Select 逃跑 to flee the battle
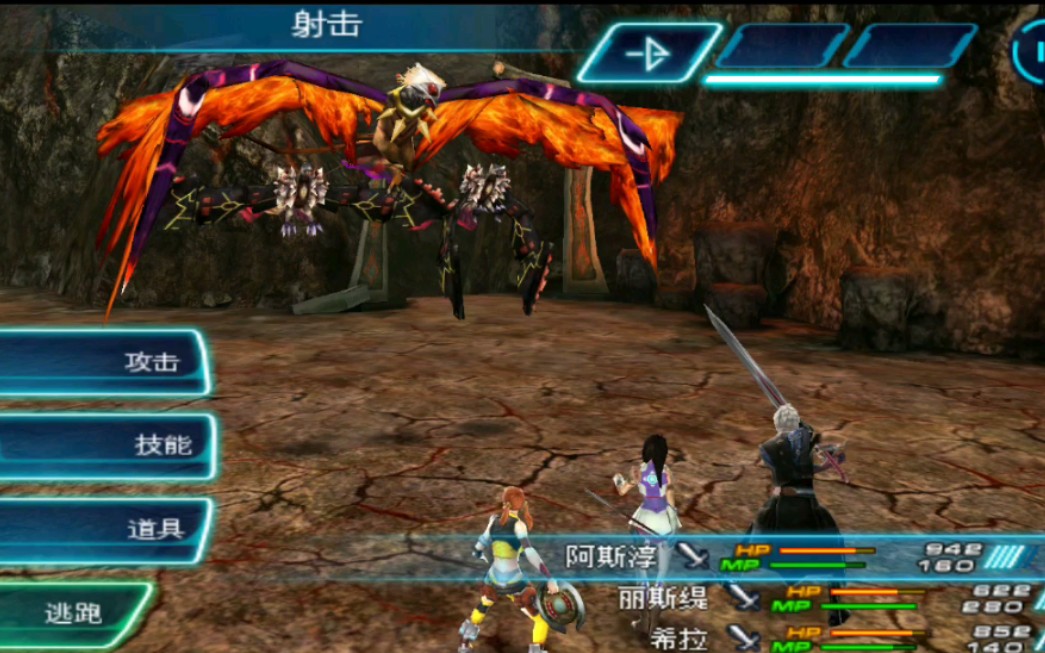1045x653 pixels. [x=73, y=613]
